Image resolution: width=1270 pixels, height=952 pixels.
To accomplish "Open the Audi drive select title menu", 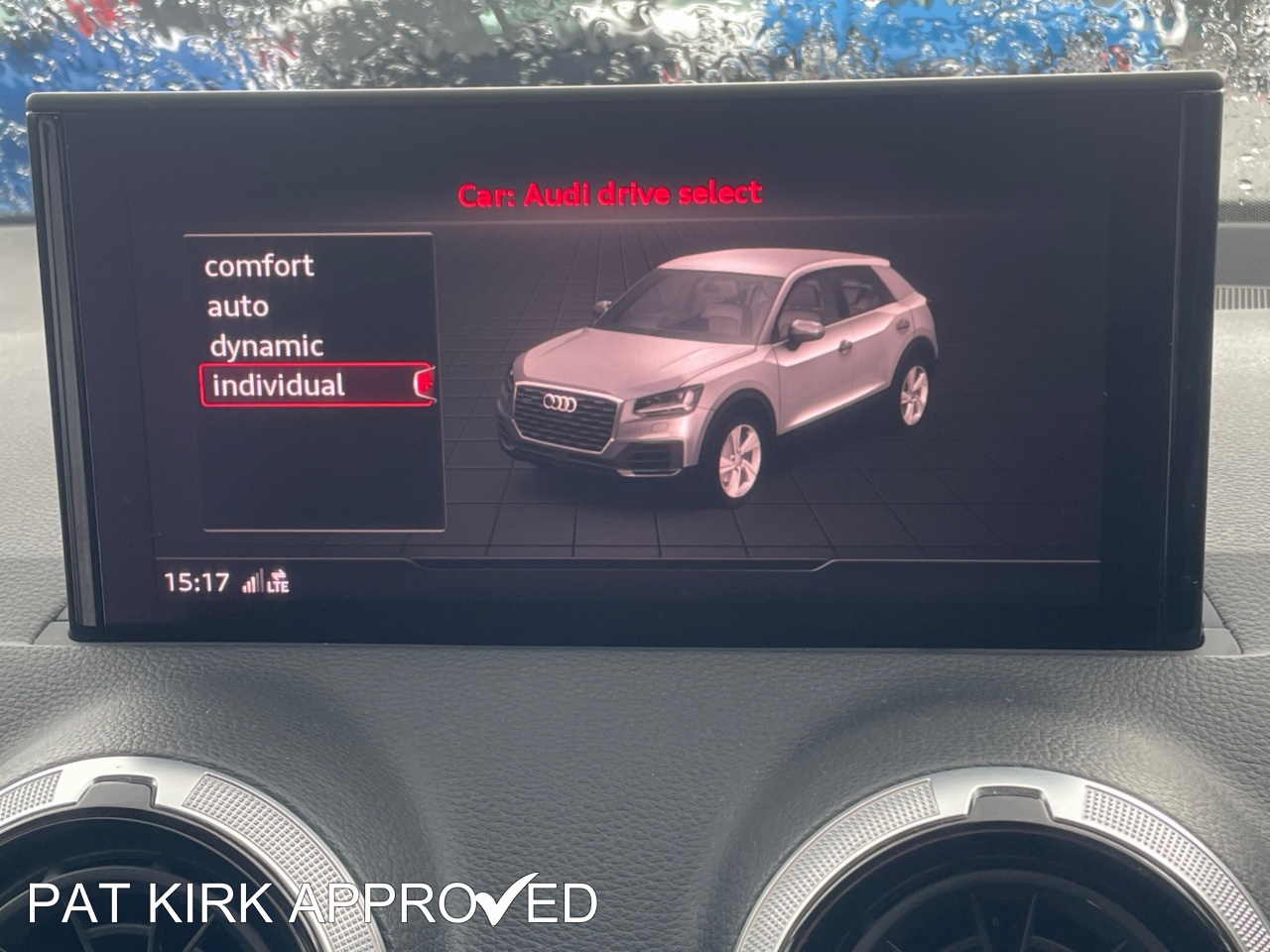I will (x=607, y=191).
